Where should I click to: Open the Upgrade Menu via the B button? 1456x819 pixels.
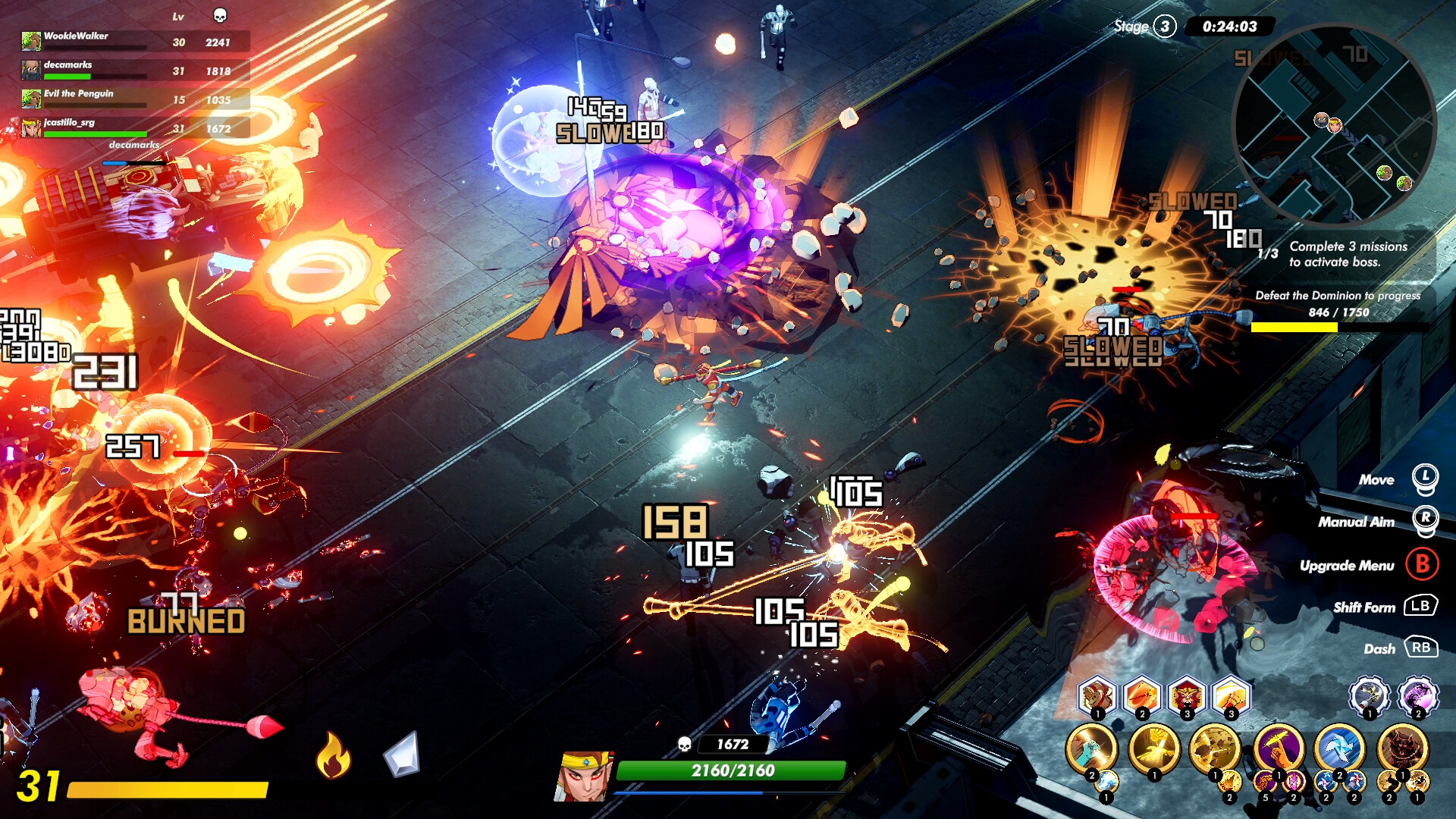1424,566
